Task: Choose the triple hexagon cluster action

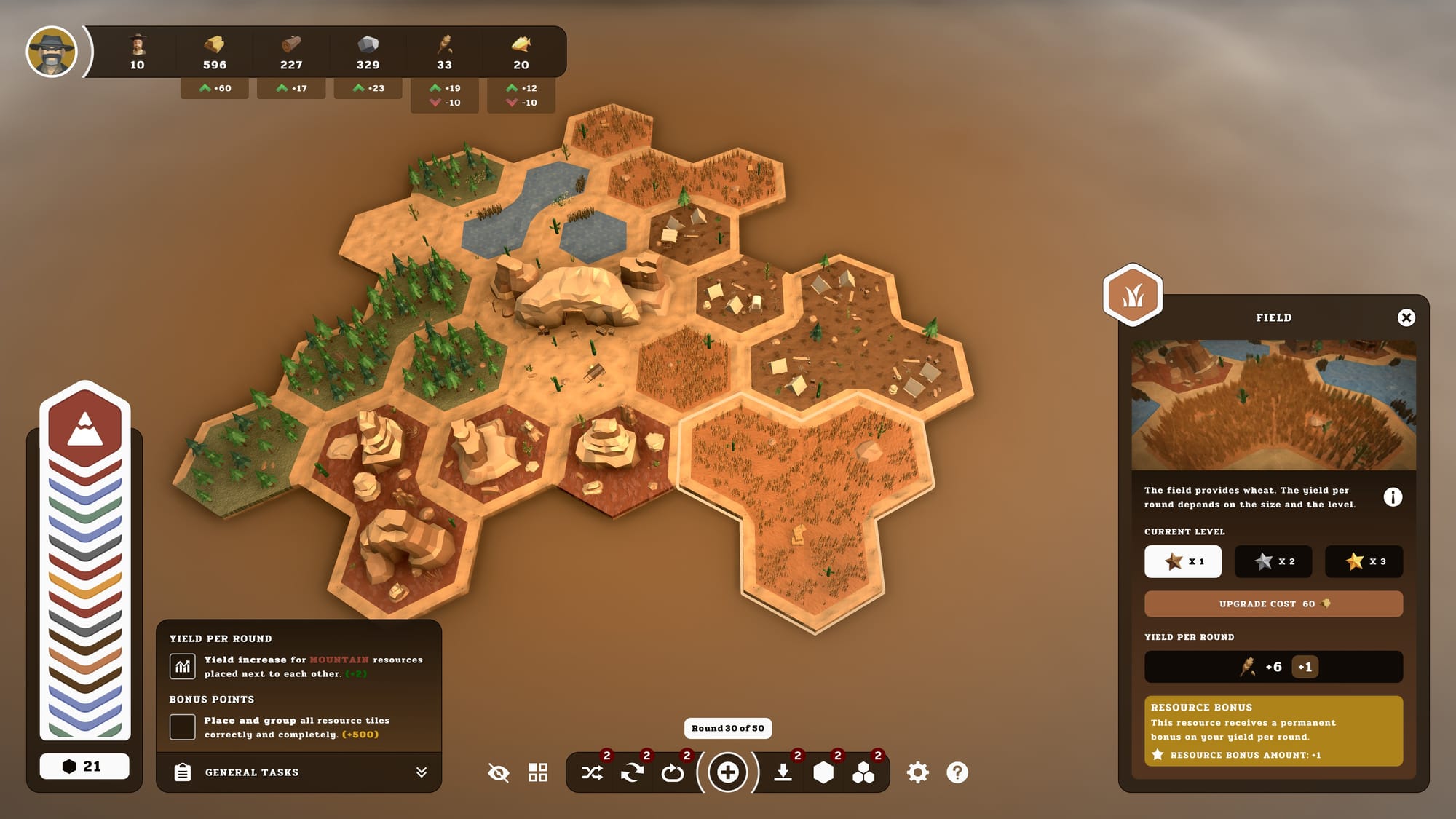Action: click(x=863, y=772)
